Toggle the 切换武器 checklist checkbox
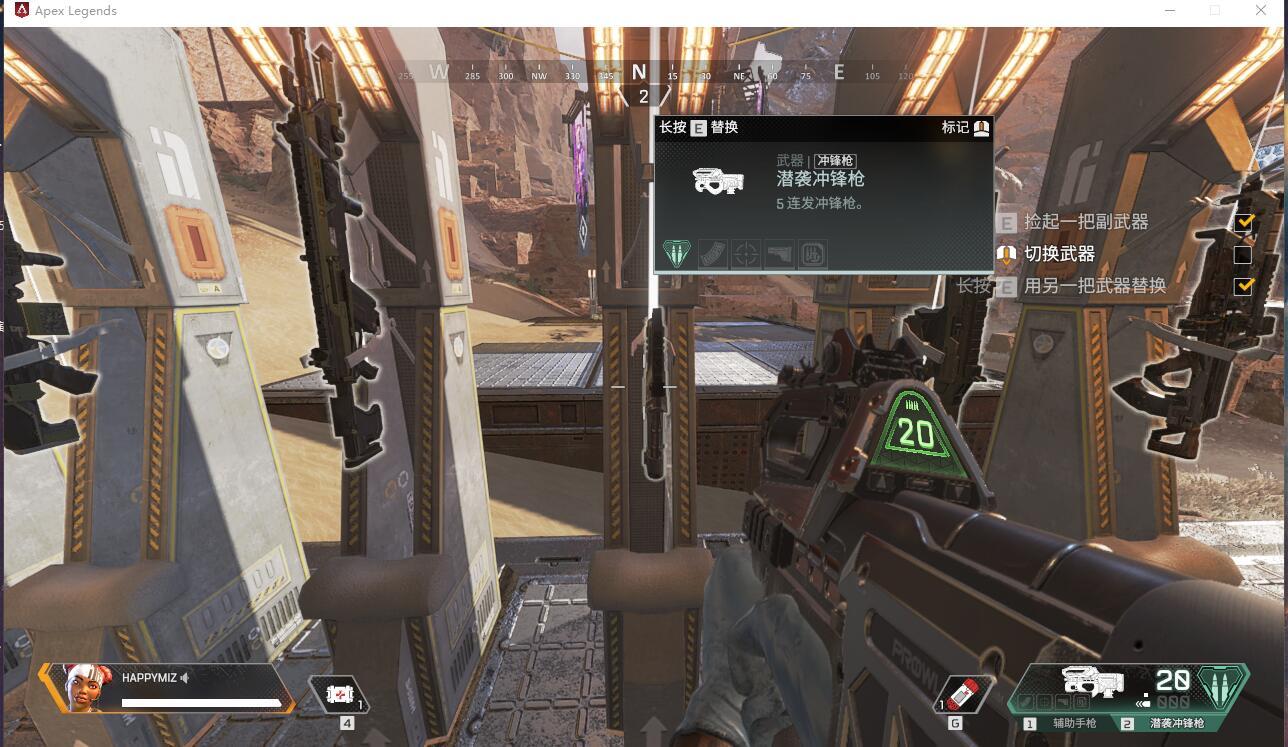Viewport: 1288px width, 747px height. [x=1243, y=255]
